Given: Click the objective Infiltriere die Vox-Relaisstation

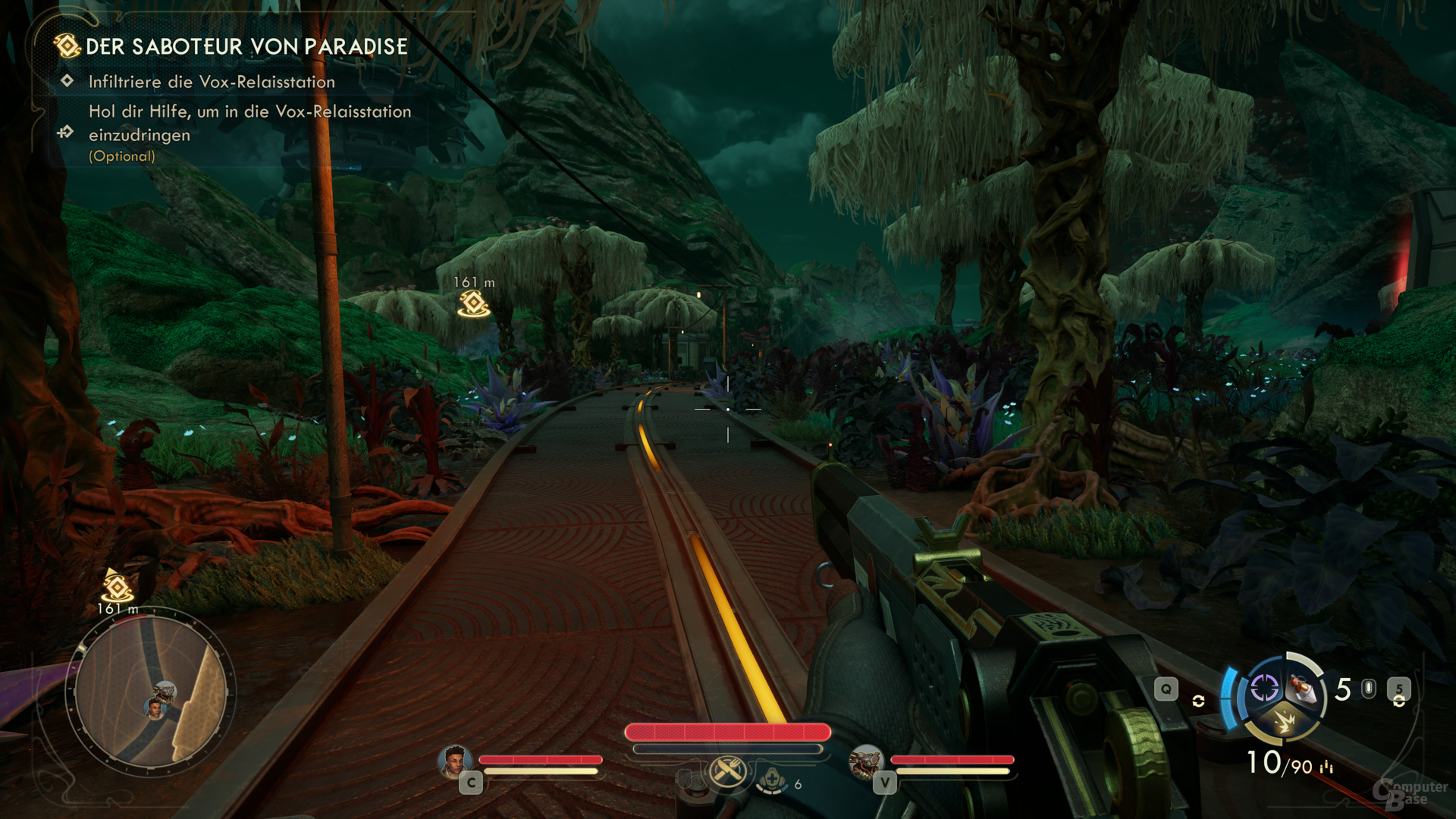Looking at the screenshot, I should [212, 82].
